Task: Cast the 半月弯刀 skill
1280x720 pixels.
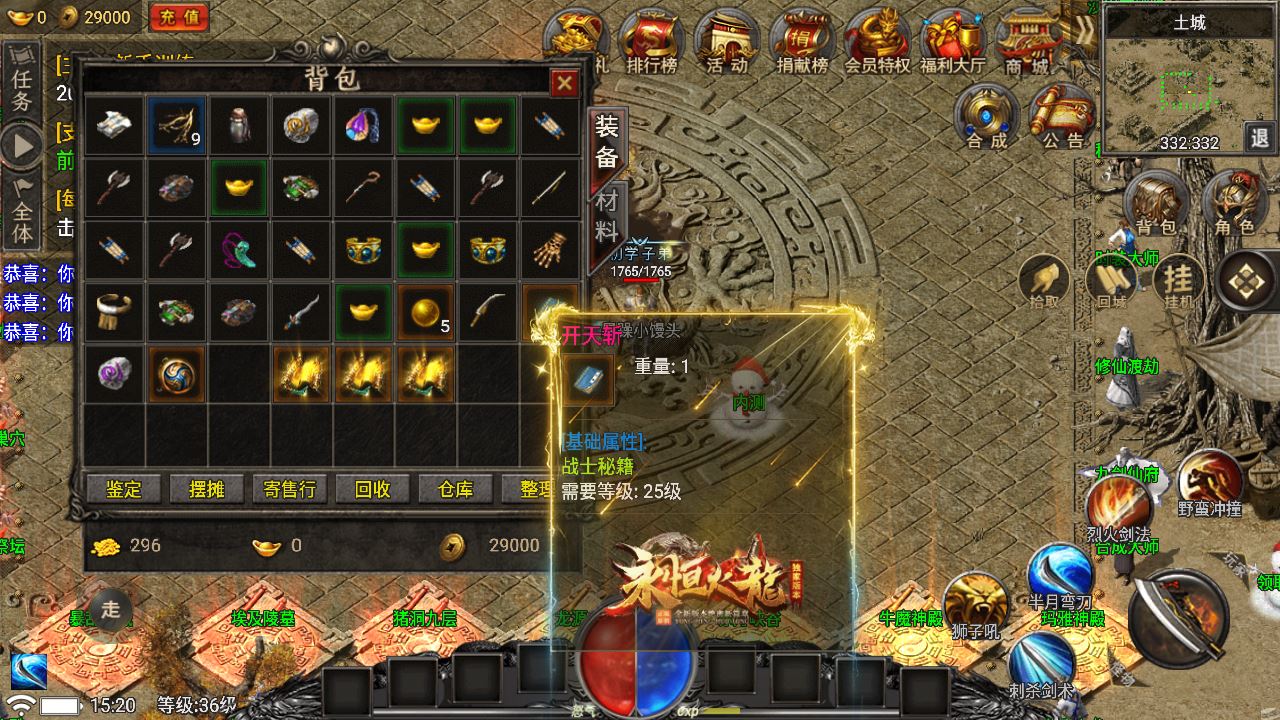Action: coord(1060,575)
